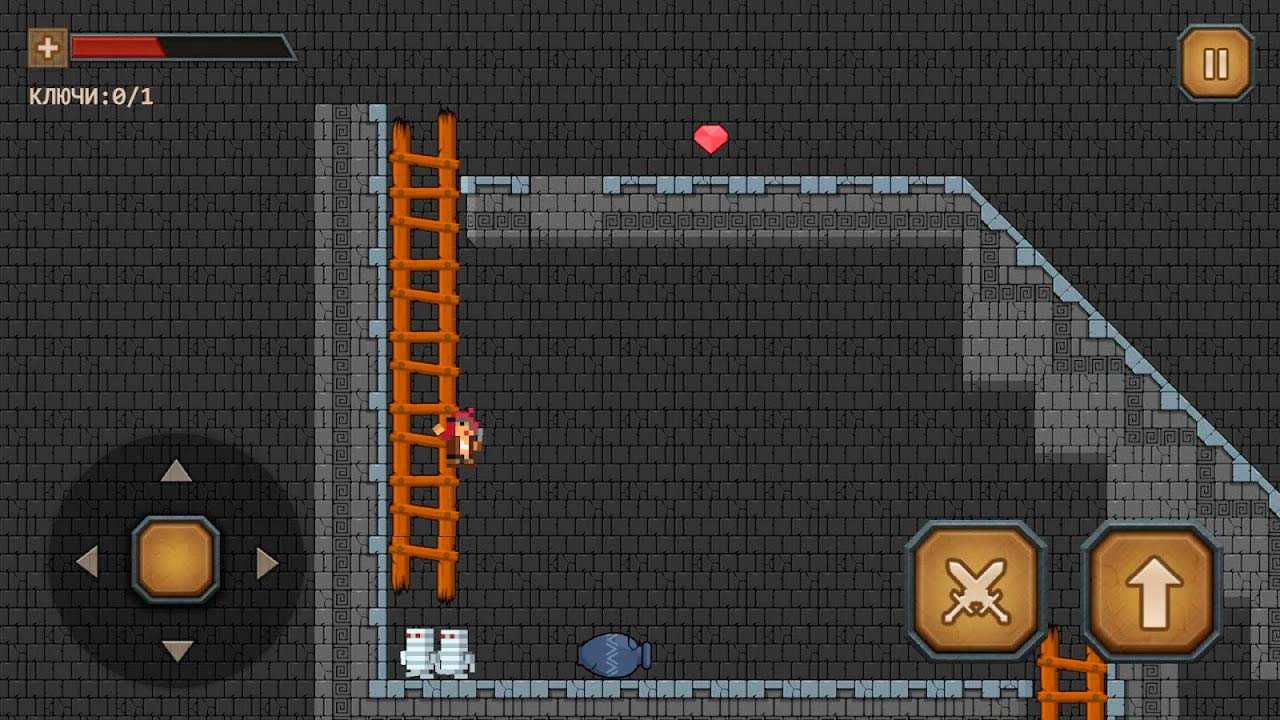Move left with the d-pad left arrow
Image resolution: width=1280 pixels, height=720 pixels.
pos(87,562)
